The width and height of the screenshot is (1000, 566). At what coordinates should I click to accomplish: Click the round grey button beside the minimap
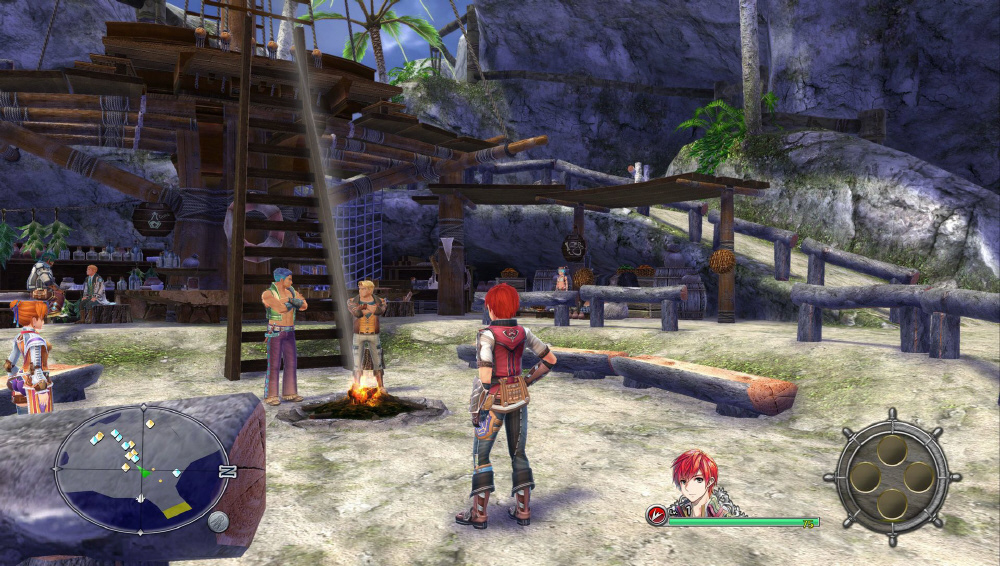tap(218, 521)
